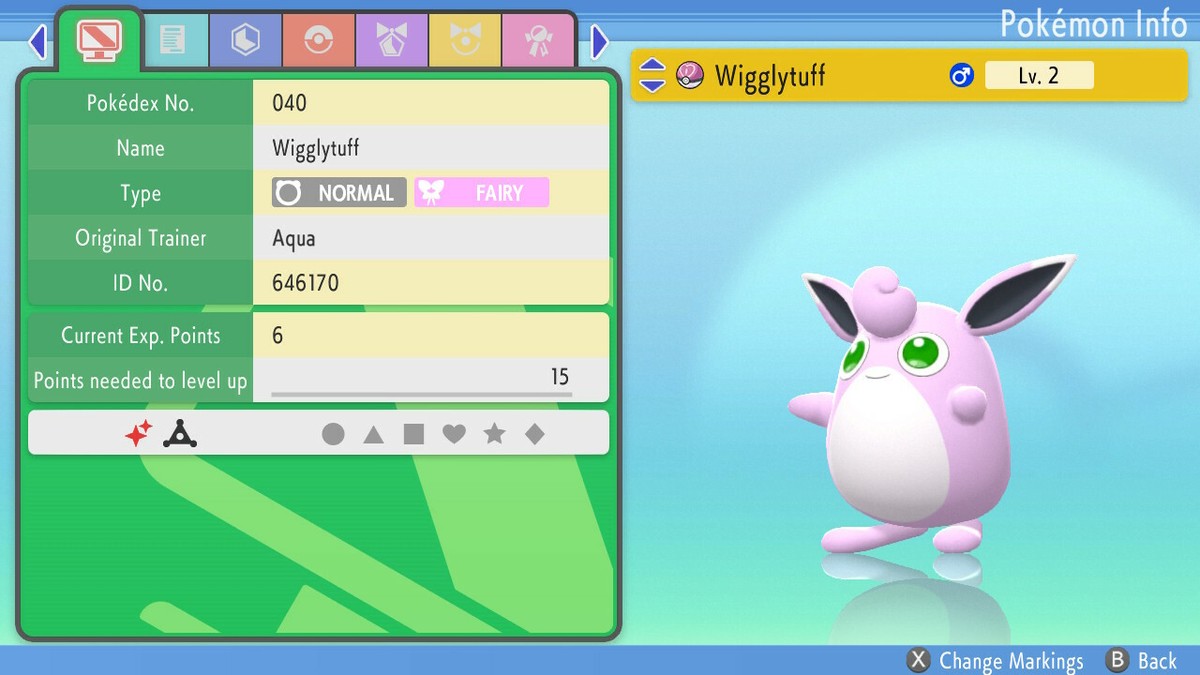Open the blue hexagon stats tab
The width and height of the screenshot is (1200, 675).
pos(245,41)
